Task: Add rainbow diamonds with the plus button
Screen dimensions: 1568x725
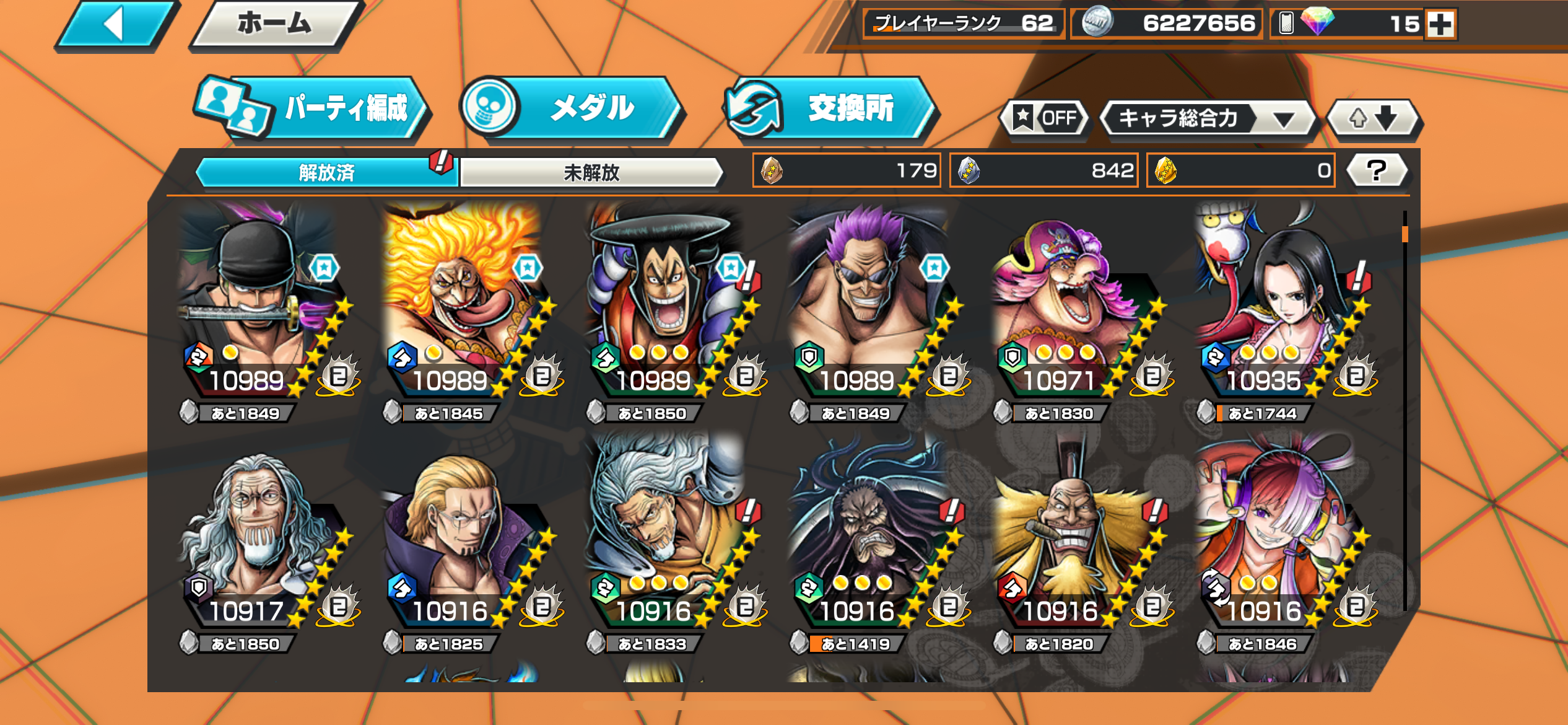Action: 1440,25
